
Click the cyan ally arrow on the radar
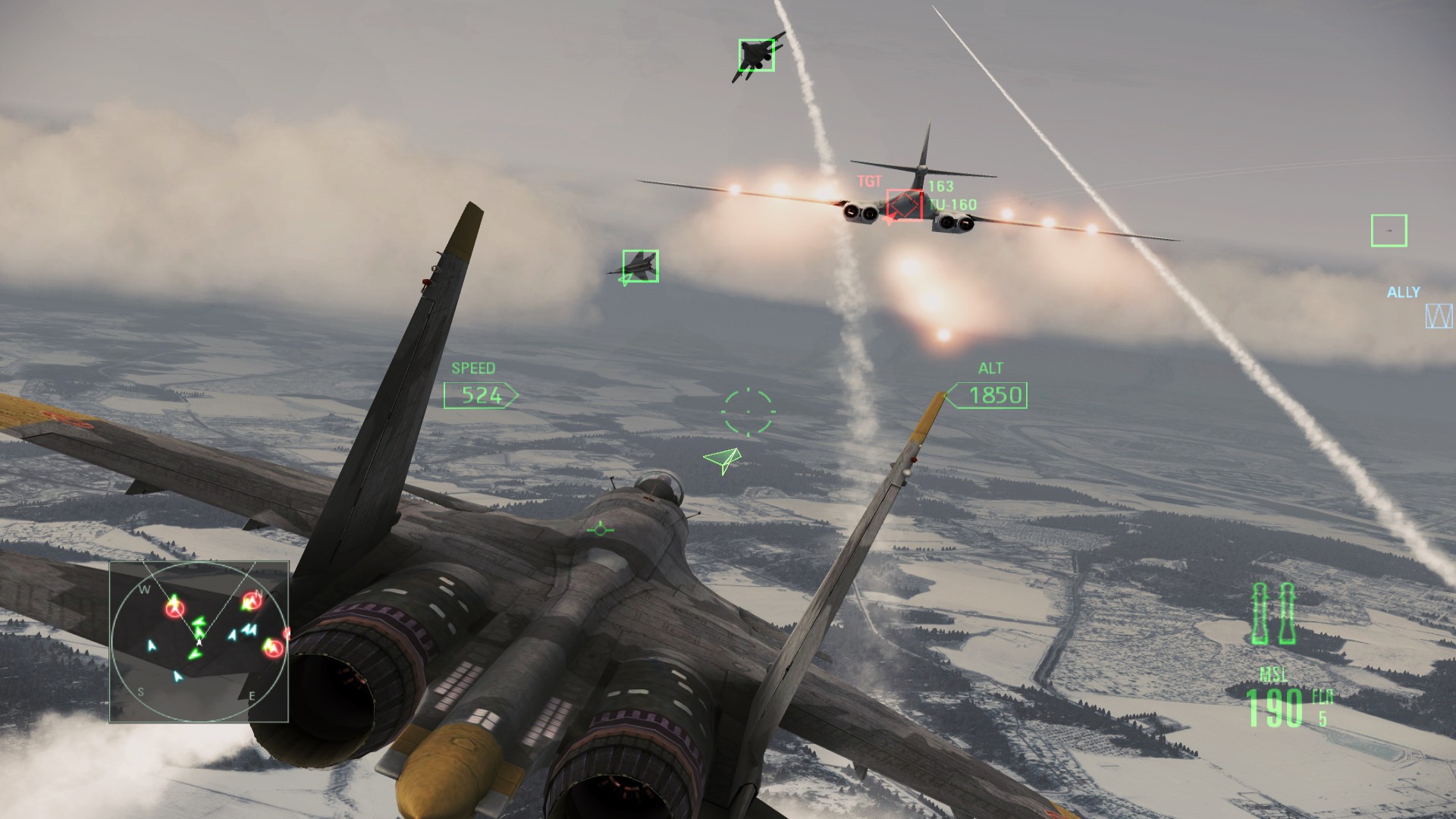pyautogui.click(x=151, y=645)
